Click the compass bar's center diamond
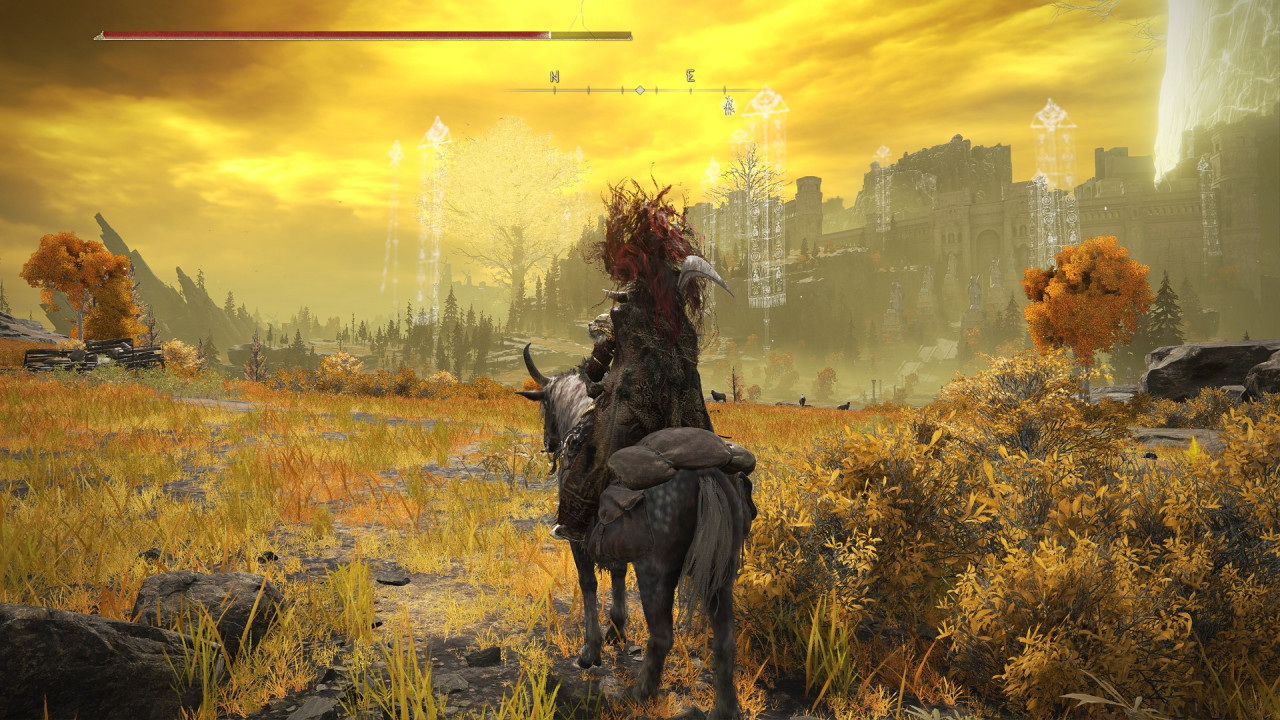 point(639,90)
